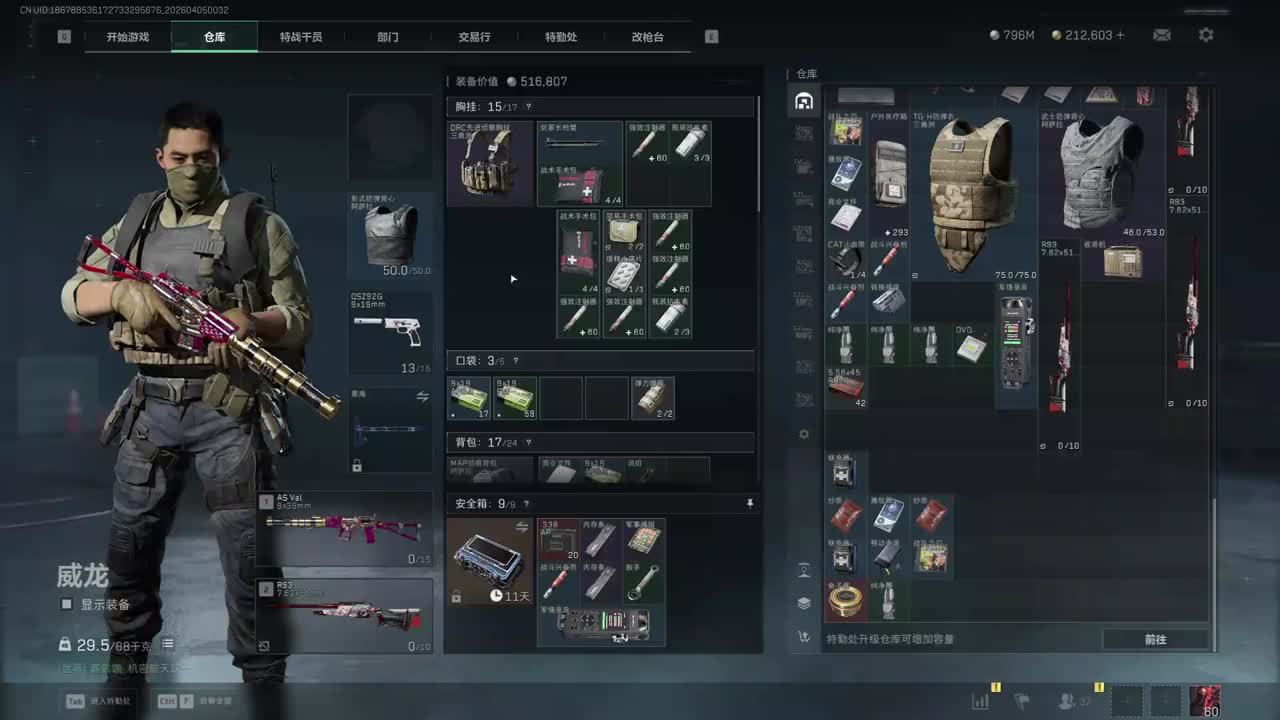Click the pin icon beside 安全箱
The width and height of the screenshot is (1280, 720).
coord(750,504)
